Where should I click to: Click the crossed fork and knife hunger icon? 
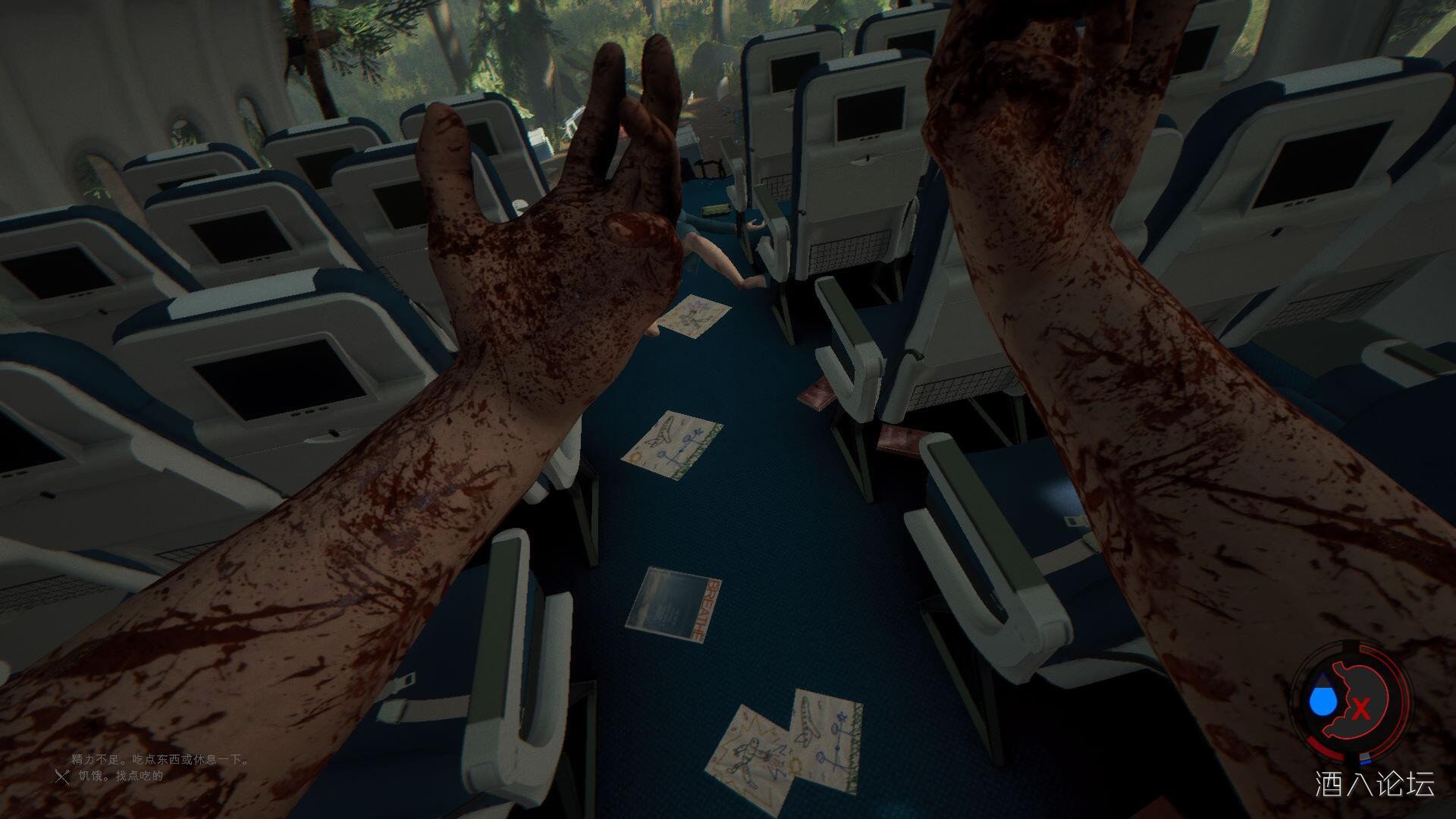63,776
